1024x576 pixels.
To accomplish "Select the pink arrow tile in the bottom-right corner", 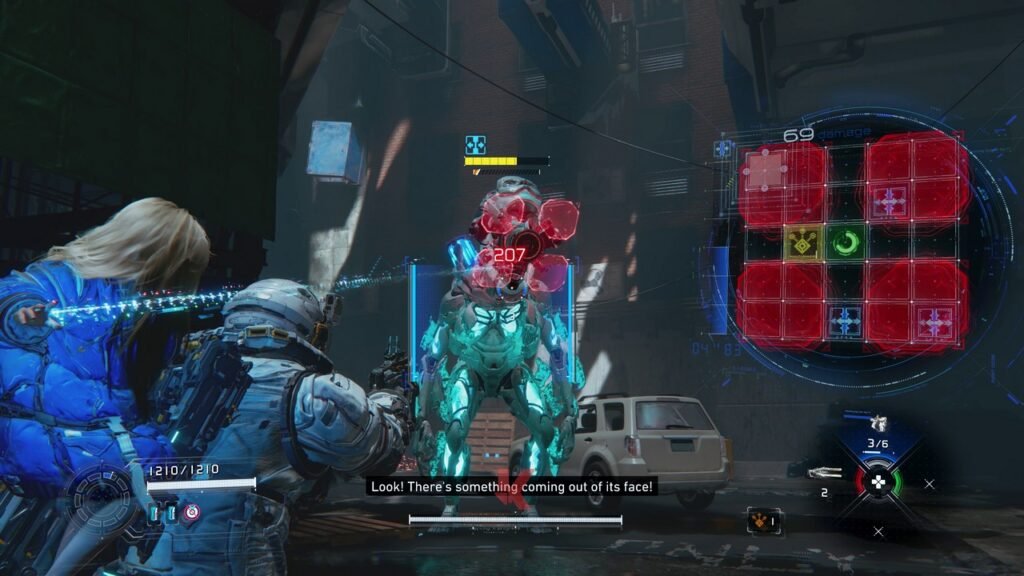I will click(936, 321).
